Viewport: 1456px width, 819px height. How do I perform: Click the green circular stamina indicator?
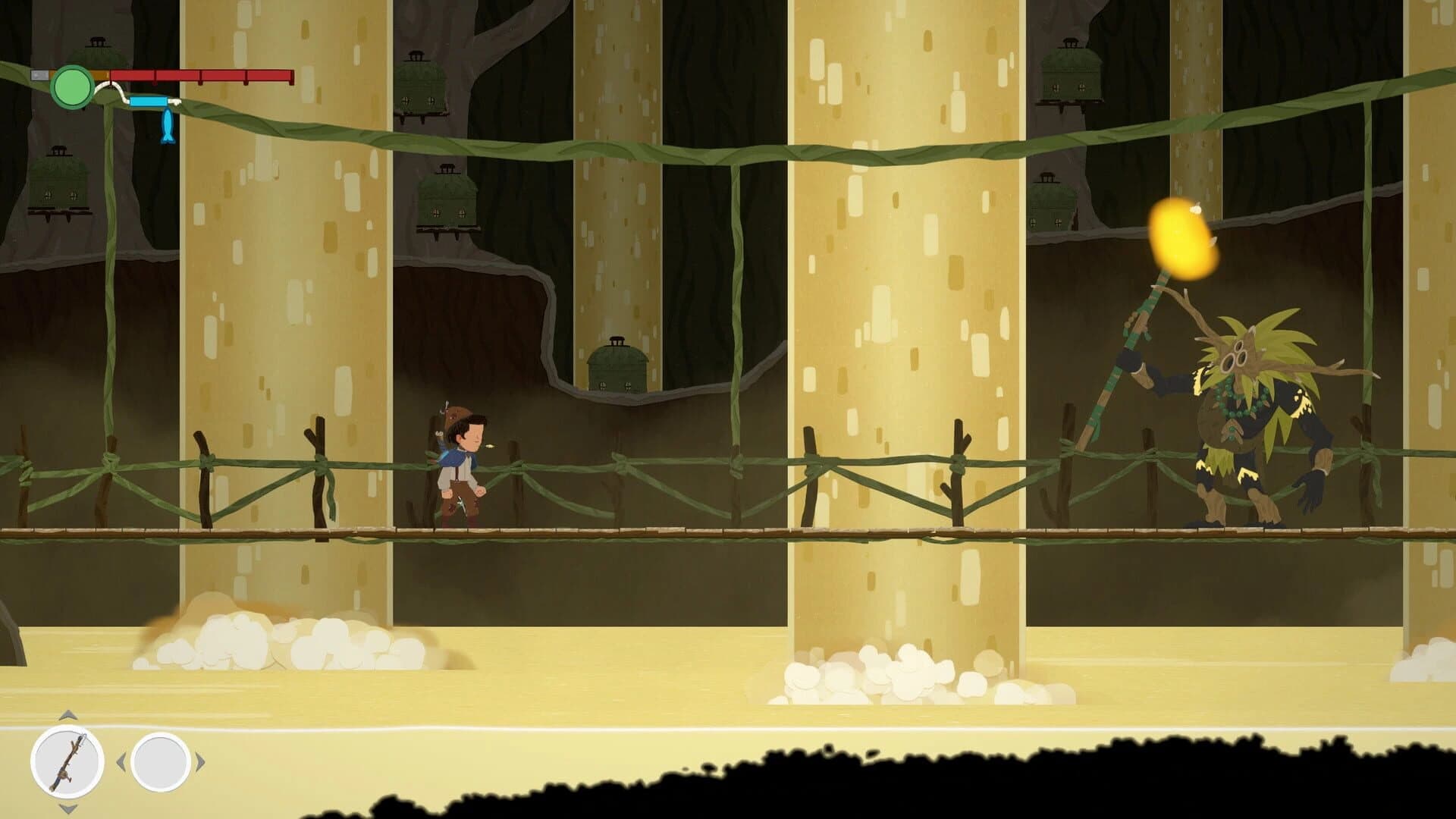pyautogui.click(x=73, y=86)
